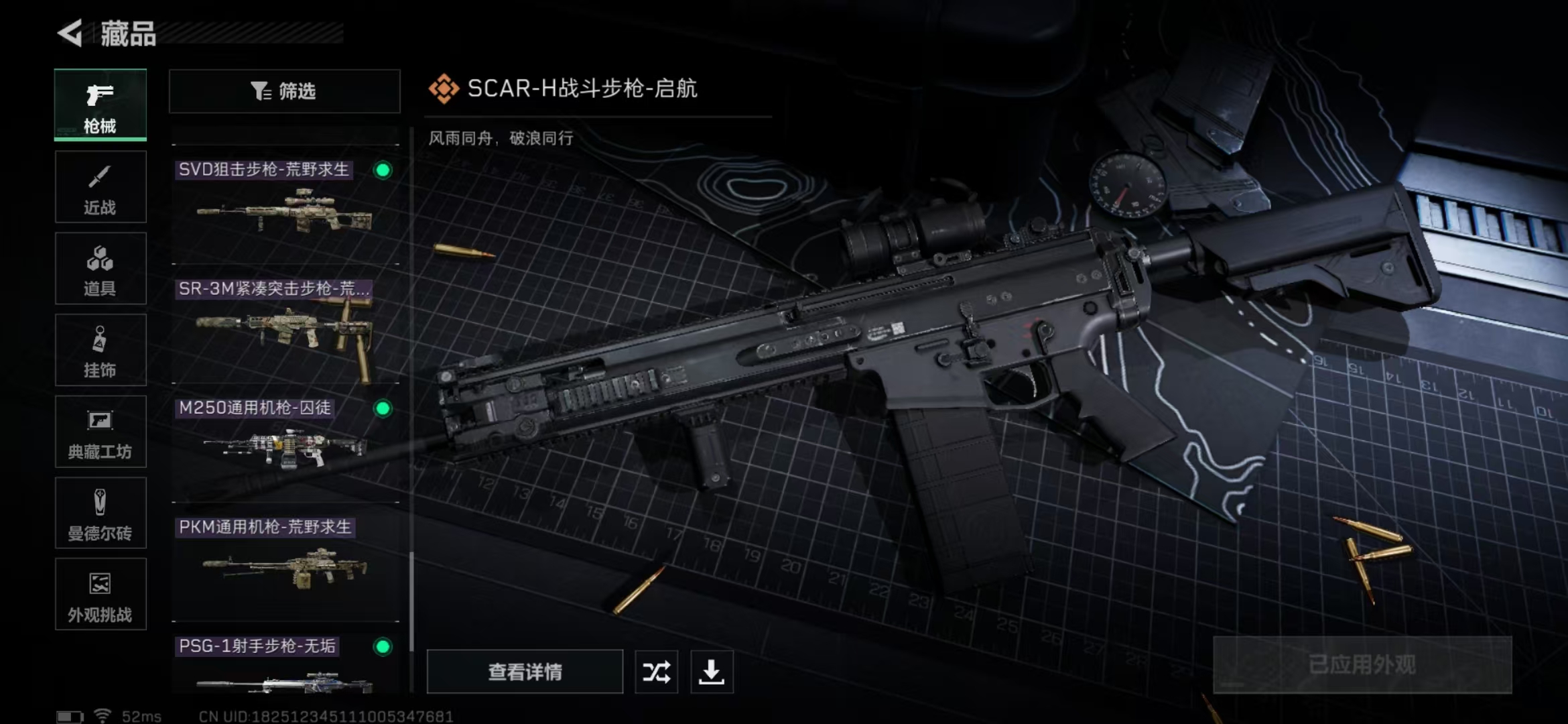Go back using the arrow beside 藏品
Image resolution: width=1568 pixels, height=724 pixels.
(x=70, y=33)
